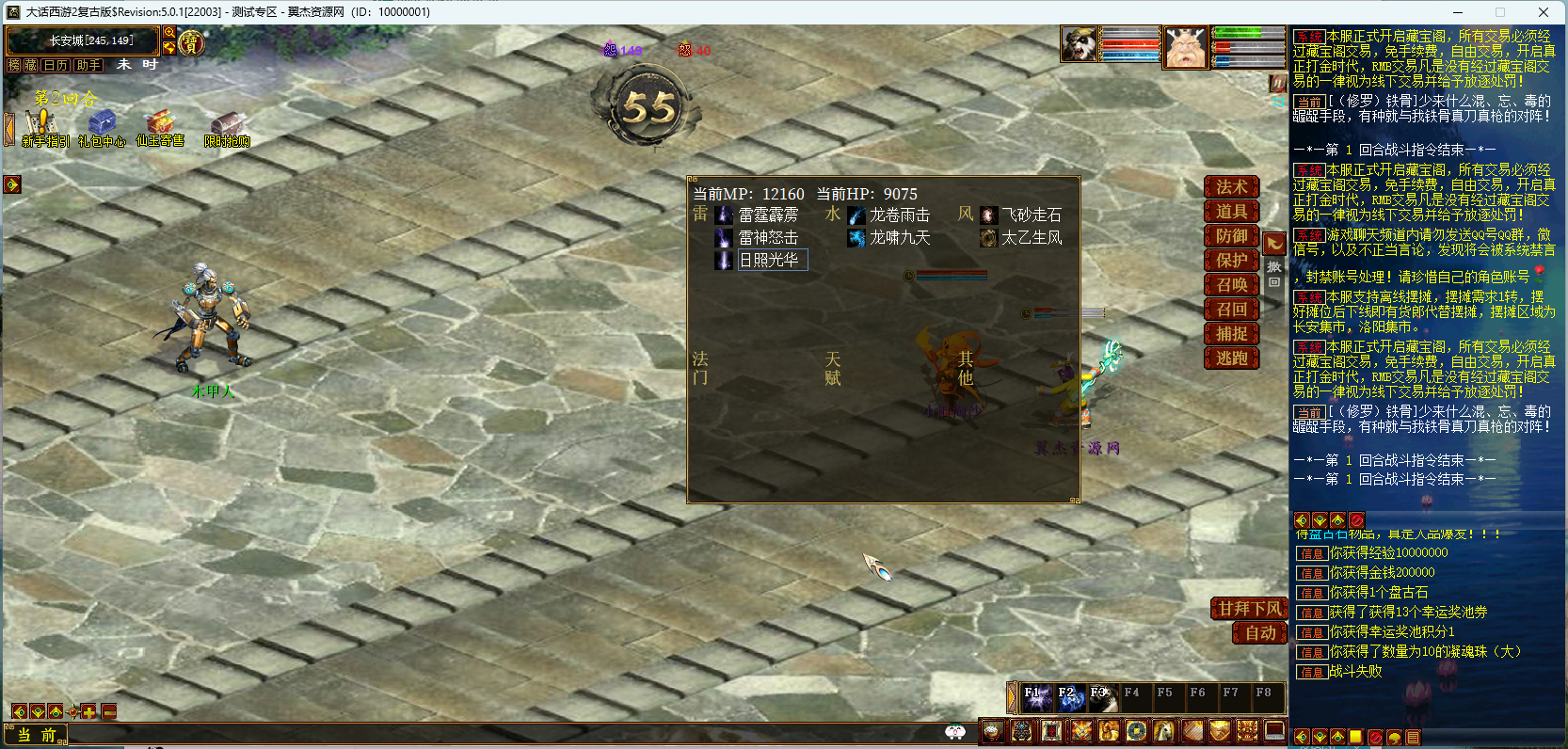Image resolution: width=1568 pixels, height=749 pixels.
Task: Cast the 雷霆霹雳 thunder spell
Action: (x=767, y=215)
